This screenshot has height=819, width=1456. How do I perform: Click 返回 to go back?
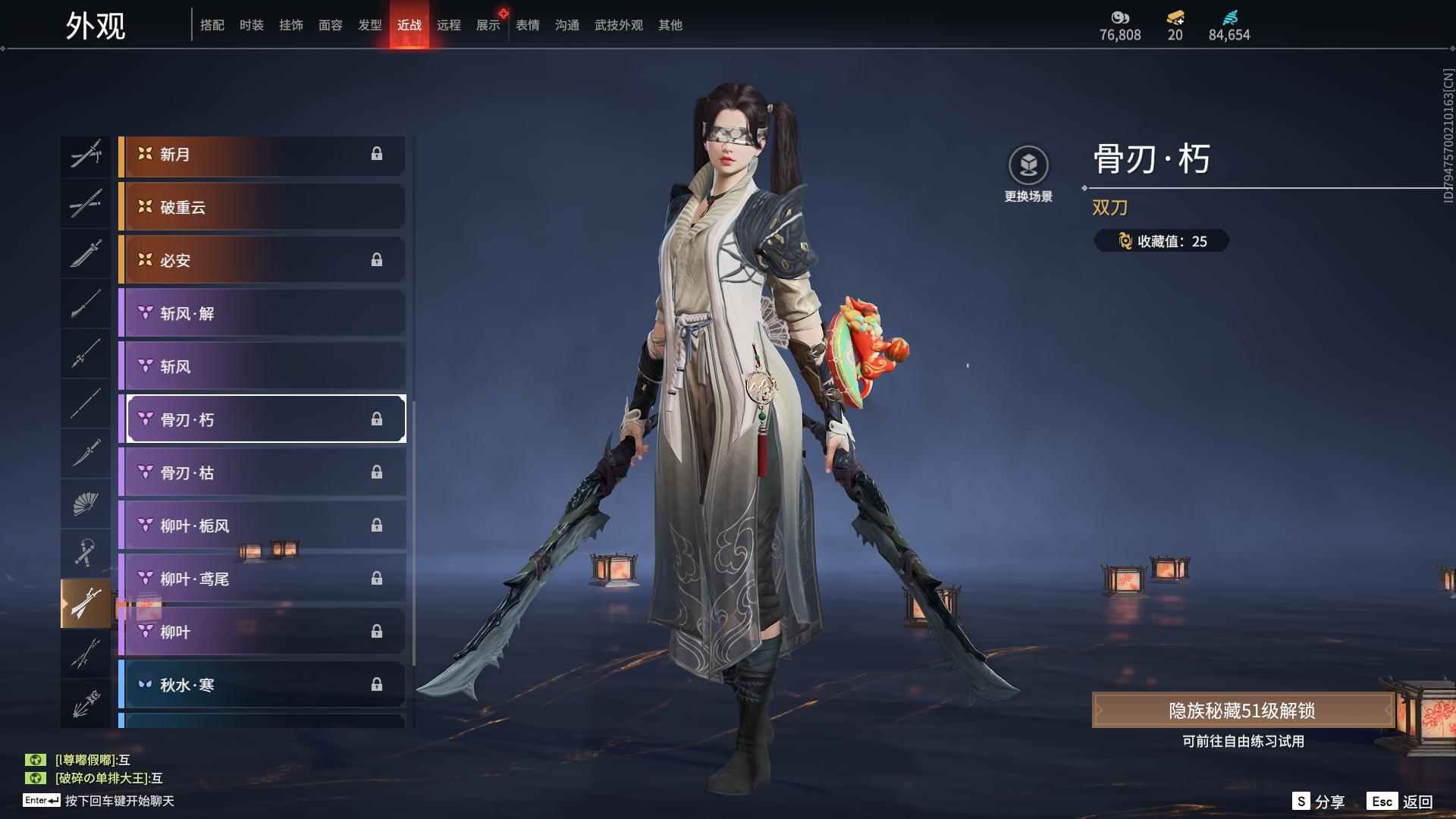coord(1401,802)
